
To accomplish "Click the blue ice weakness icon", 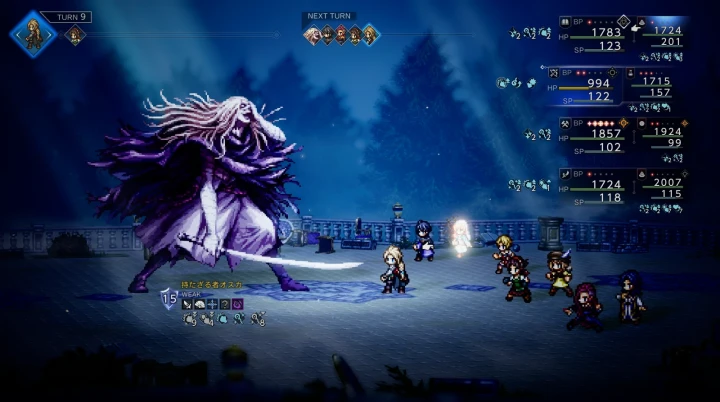I will pyautogui.click(x=213, y=304).
